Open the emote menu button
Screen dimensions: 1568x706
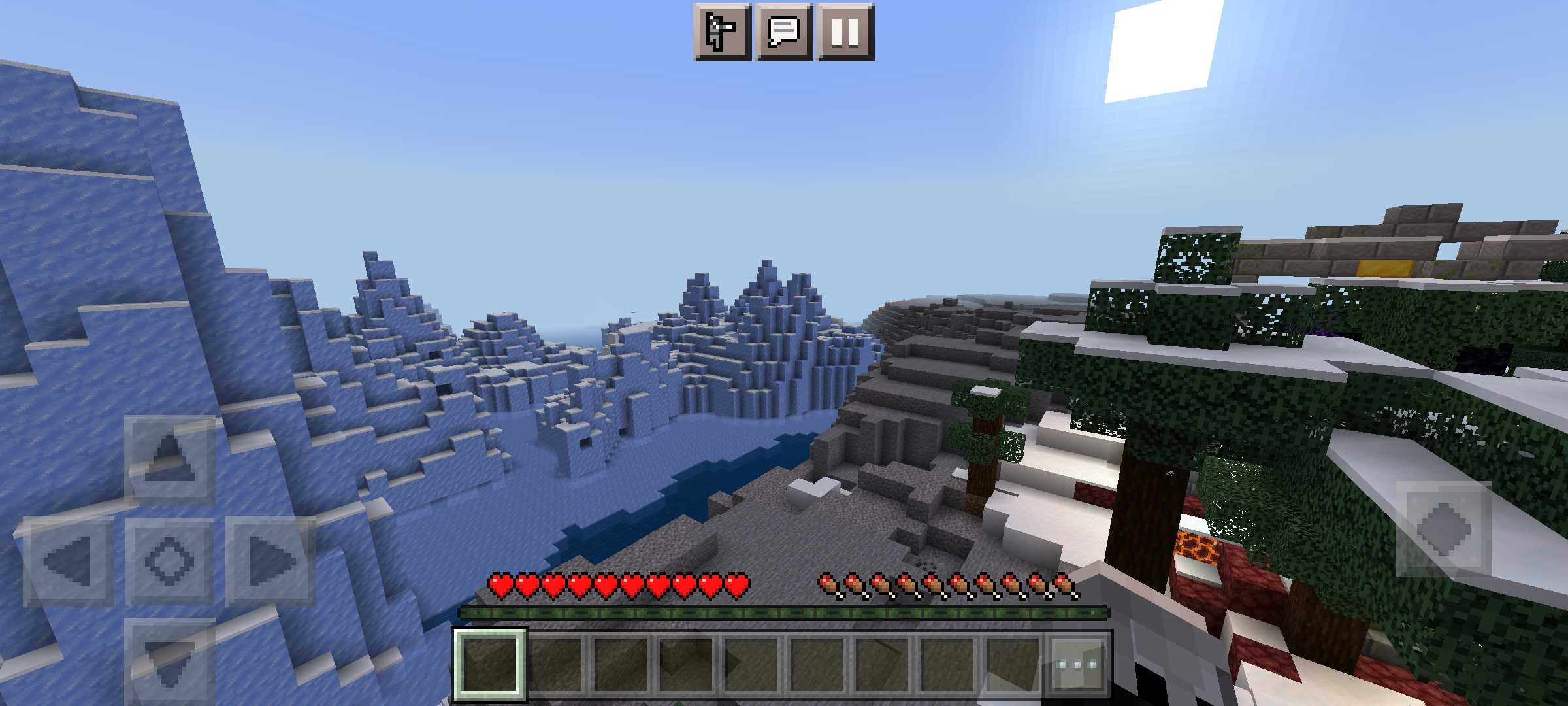pos(722,32)
